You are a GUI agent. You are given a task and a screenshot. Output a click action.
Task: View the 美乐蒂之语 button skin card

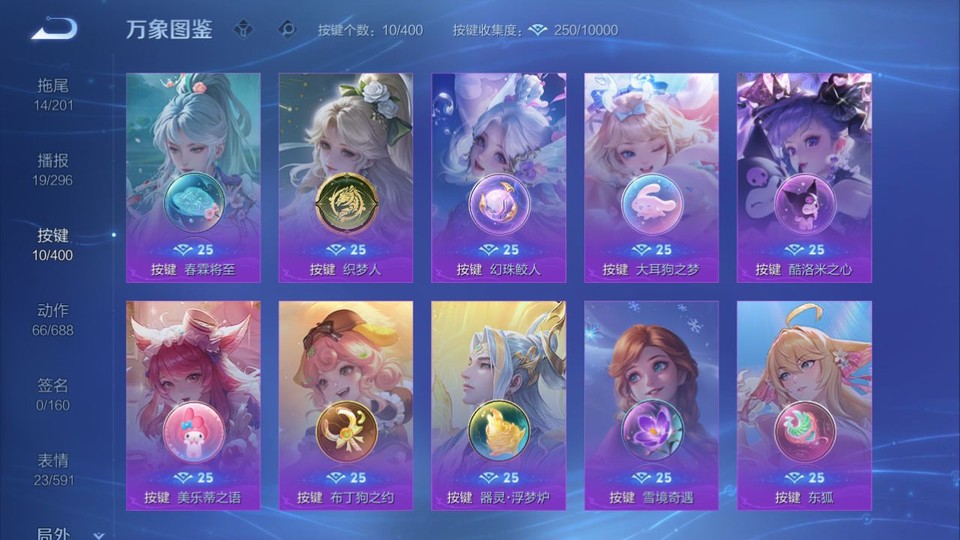click(x=193, y=405)
